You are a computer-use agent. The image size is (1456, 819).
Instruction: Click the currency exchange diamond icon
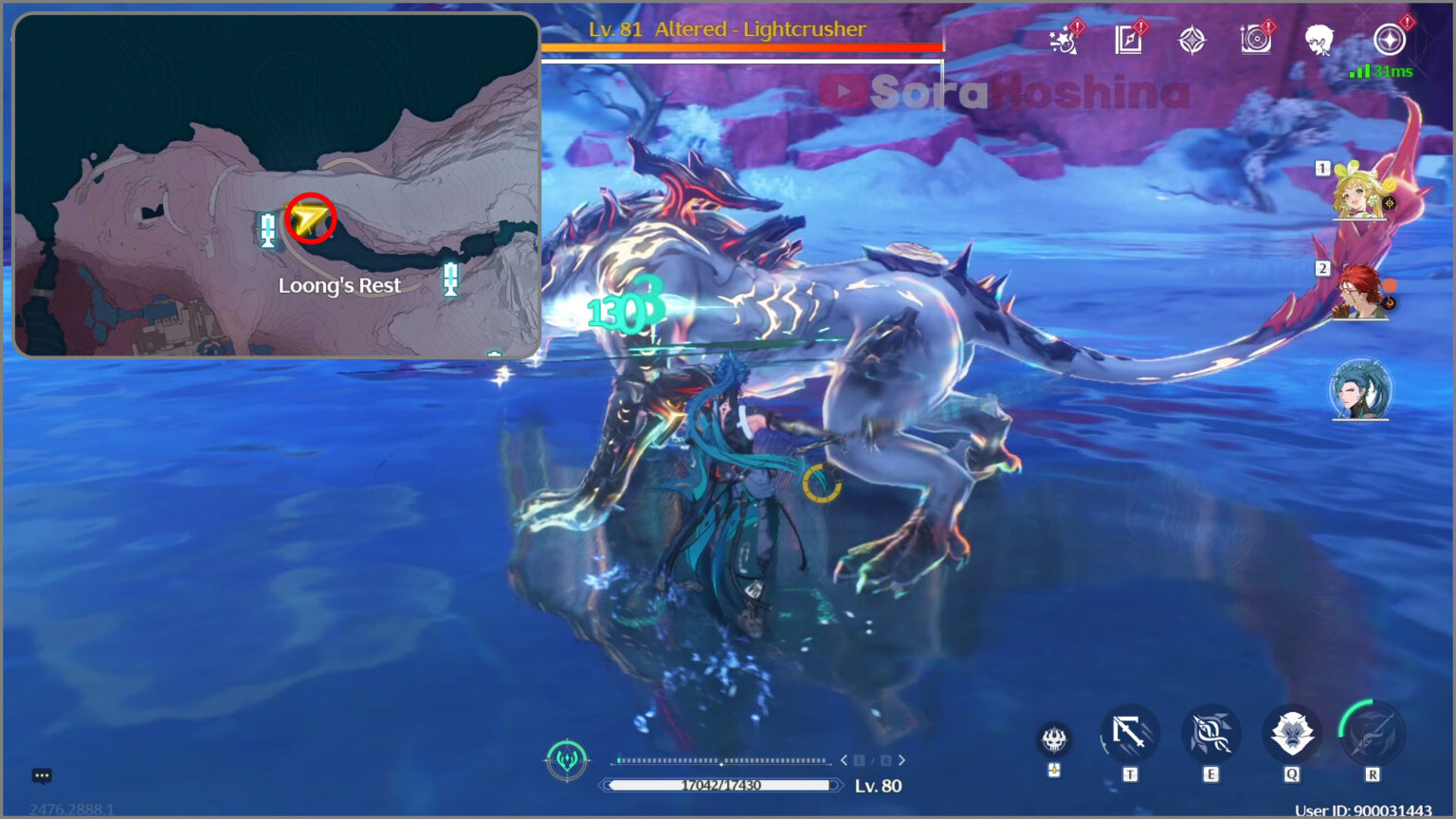tap(1192, 40)
